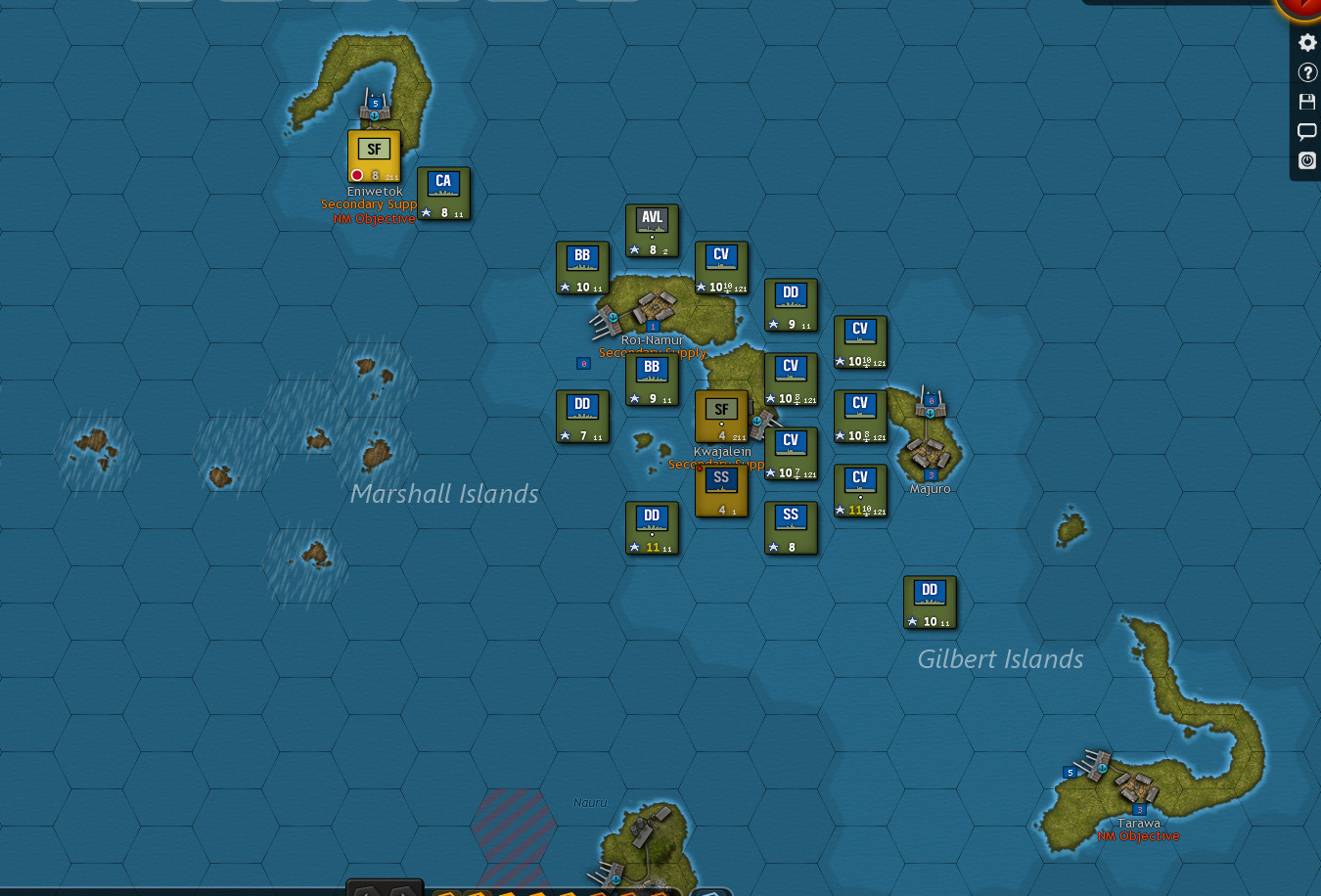Select the yellow CV counter with strength 11
1321x896 pixels.
[x=860, y=491]
